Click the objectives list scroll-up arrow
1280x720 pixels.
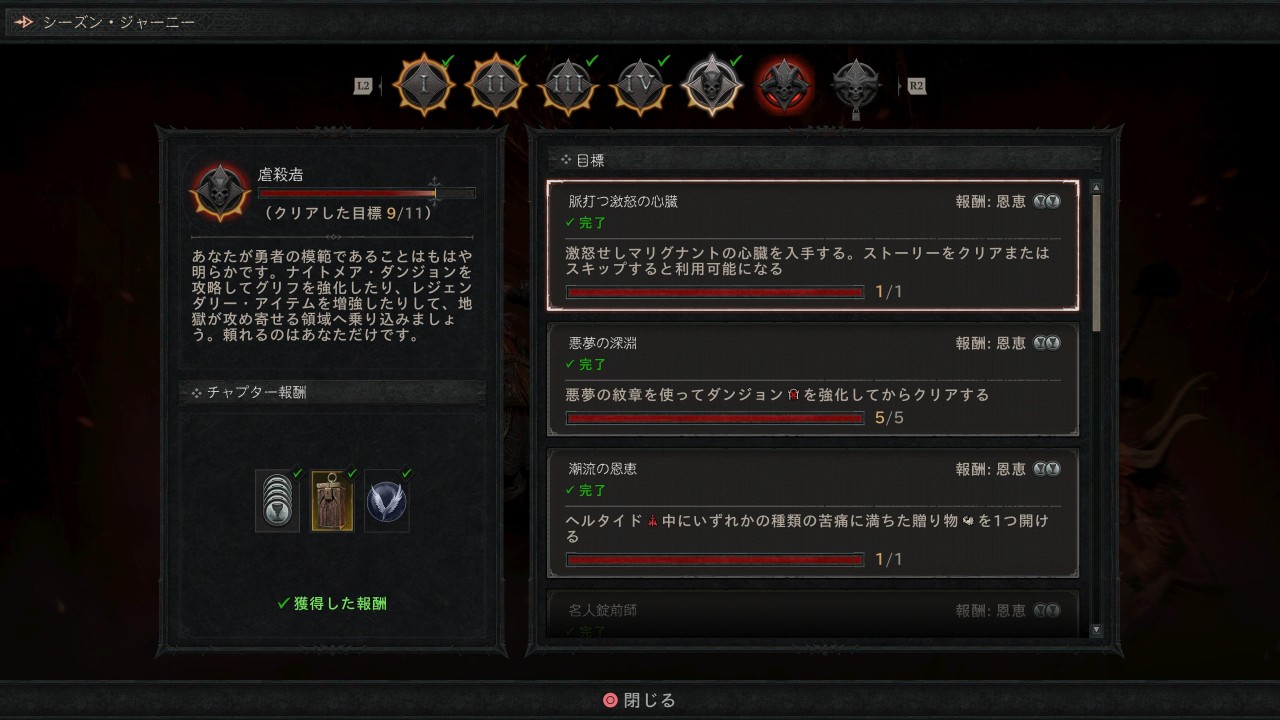coord(1096,187)
